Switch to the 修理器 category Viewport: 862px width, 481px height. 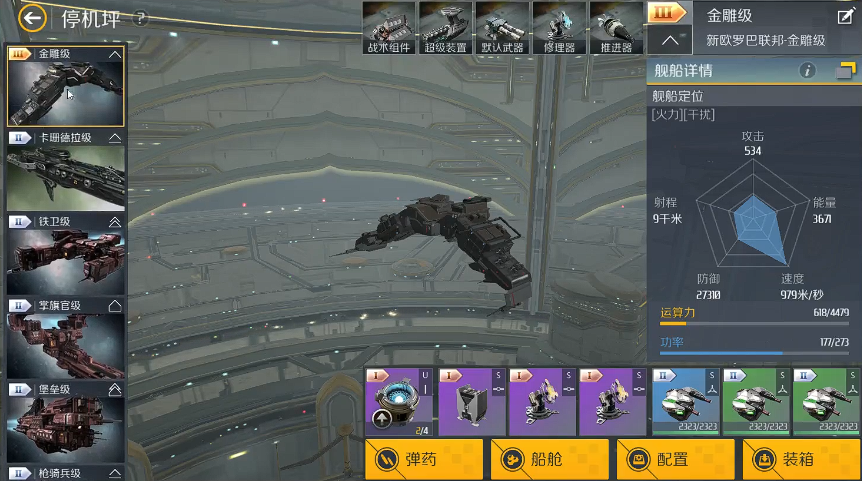tap(558, 28)
